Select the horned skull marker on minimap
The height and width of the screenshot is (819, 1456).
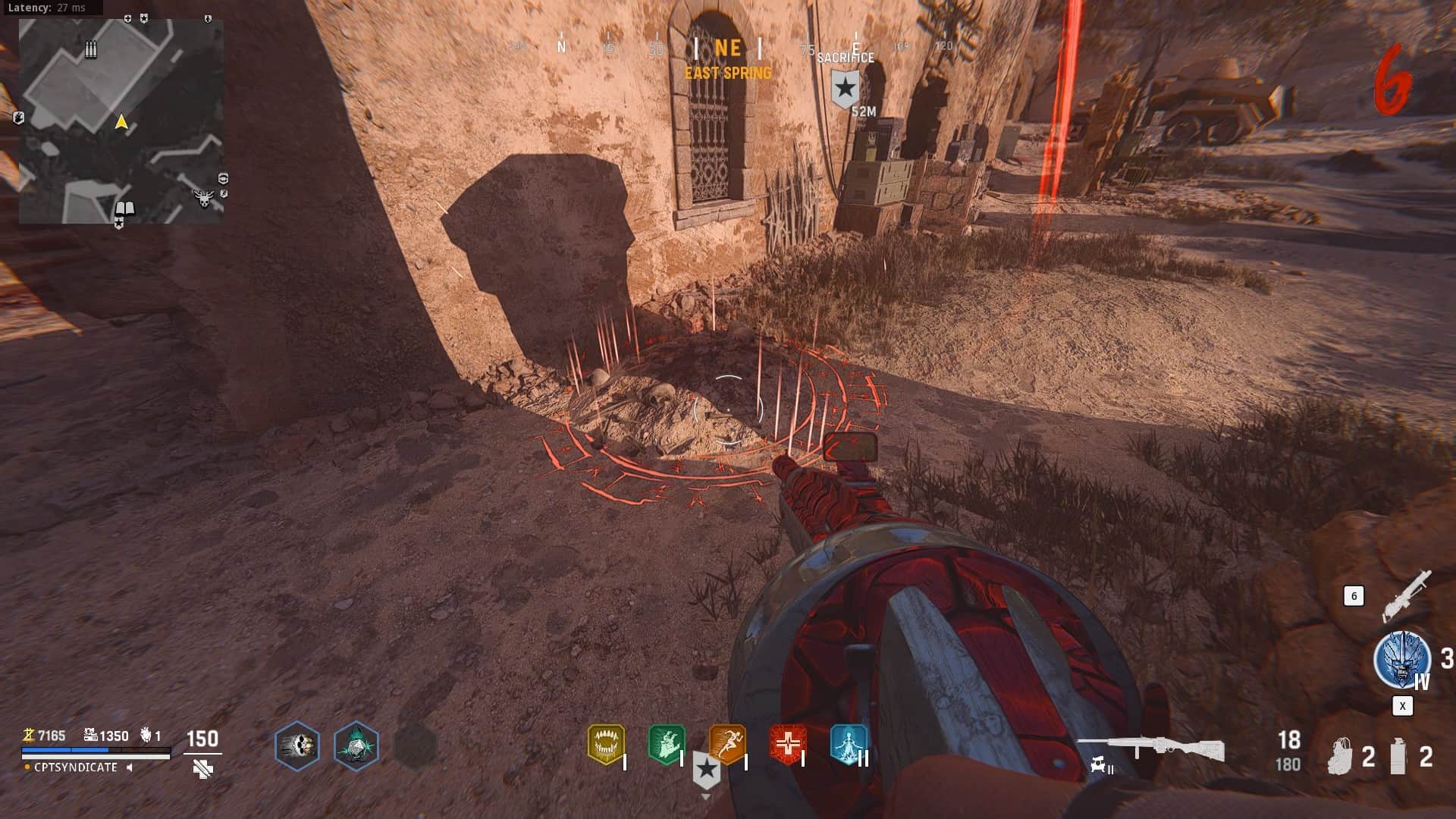coord(203,199)
